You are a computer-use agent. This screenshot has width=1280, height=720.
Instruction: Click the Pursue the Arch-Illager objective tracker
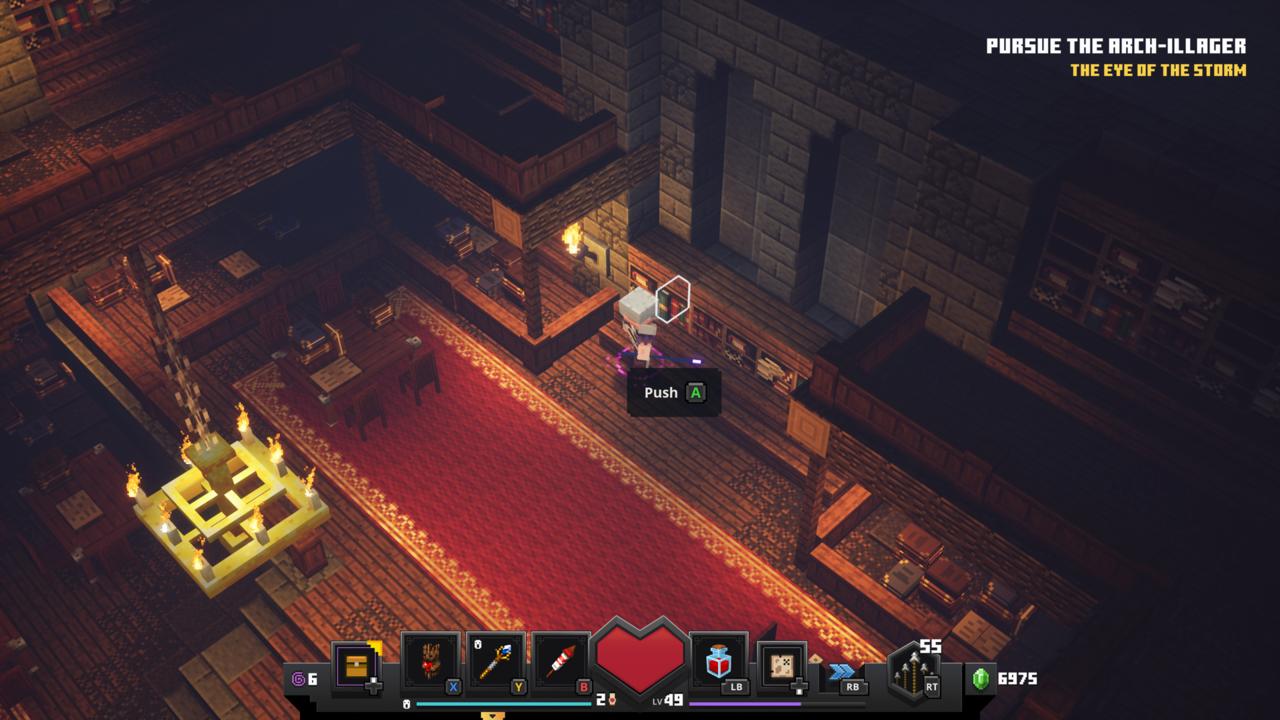(1115, 46)
